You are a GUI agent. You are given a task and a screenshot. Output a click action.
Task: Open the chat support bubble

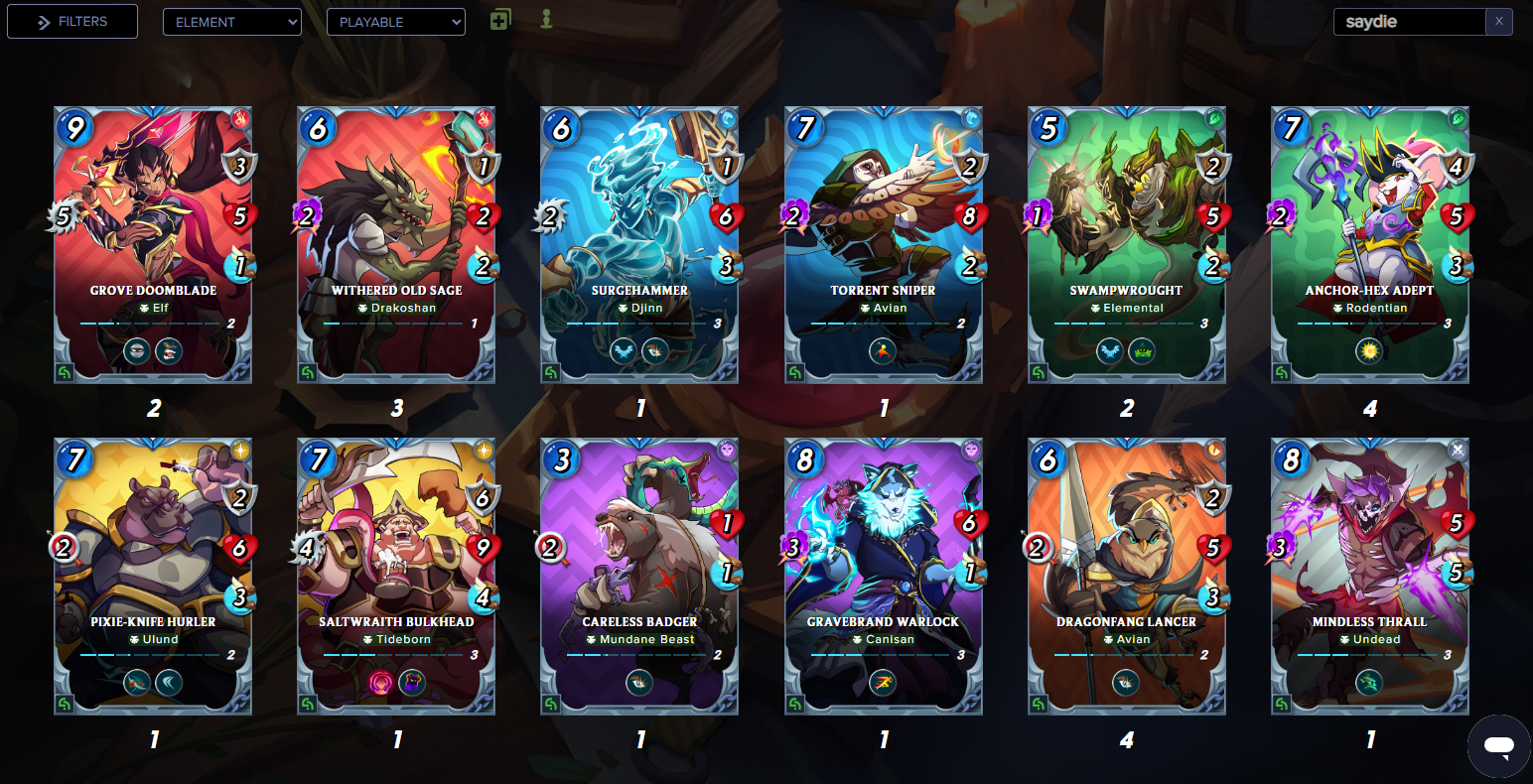tap(1499, 746)
